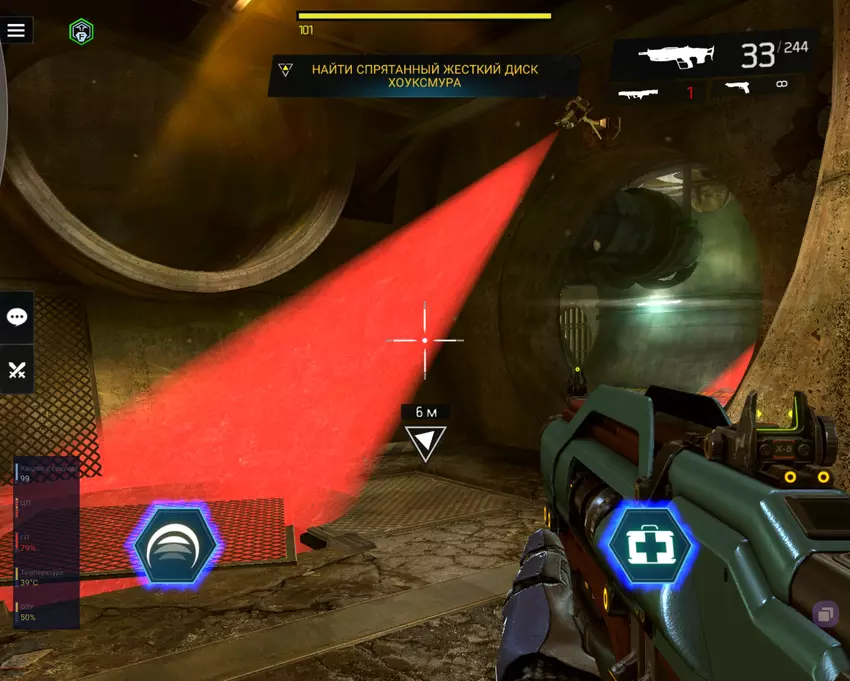Switch to the rocket launcher weapon

coord(639,93)
